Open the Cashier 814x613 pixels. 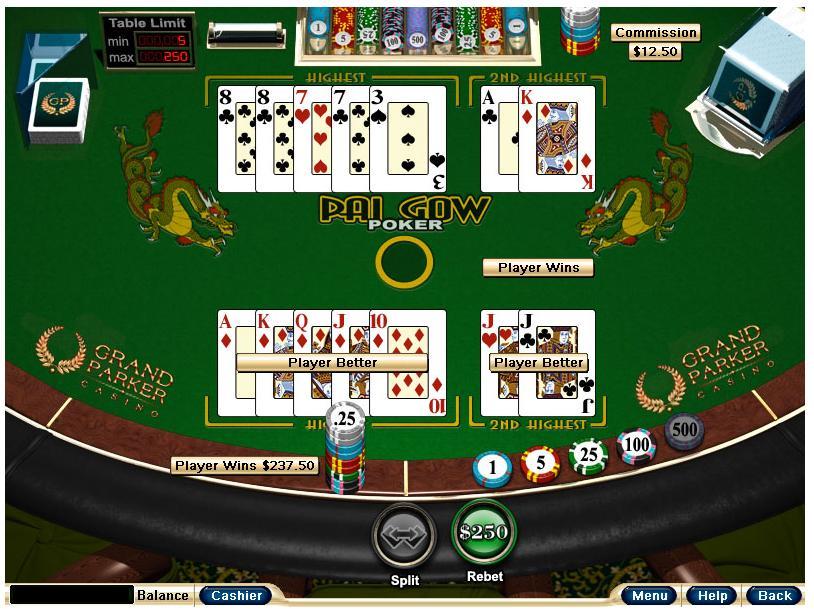[x=236, y=596]
